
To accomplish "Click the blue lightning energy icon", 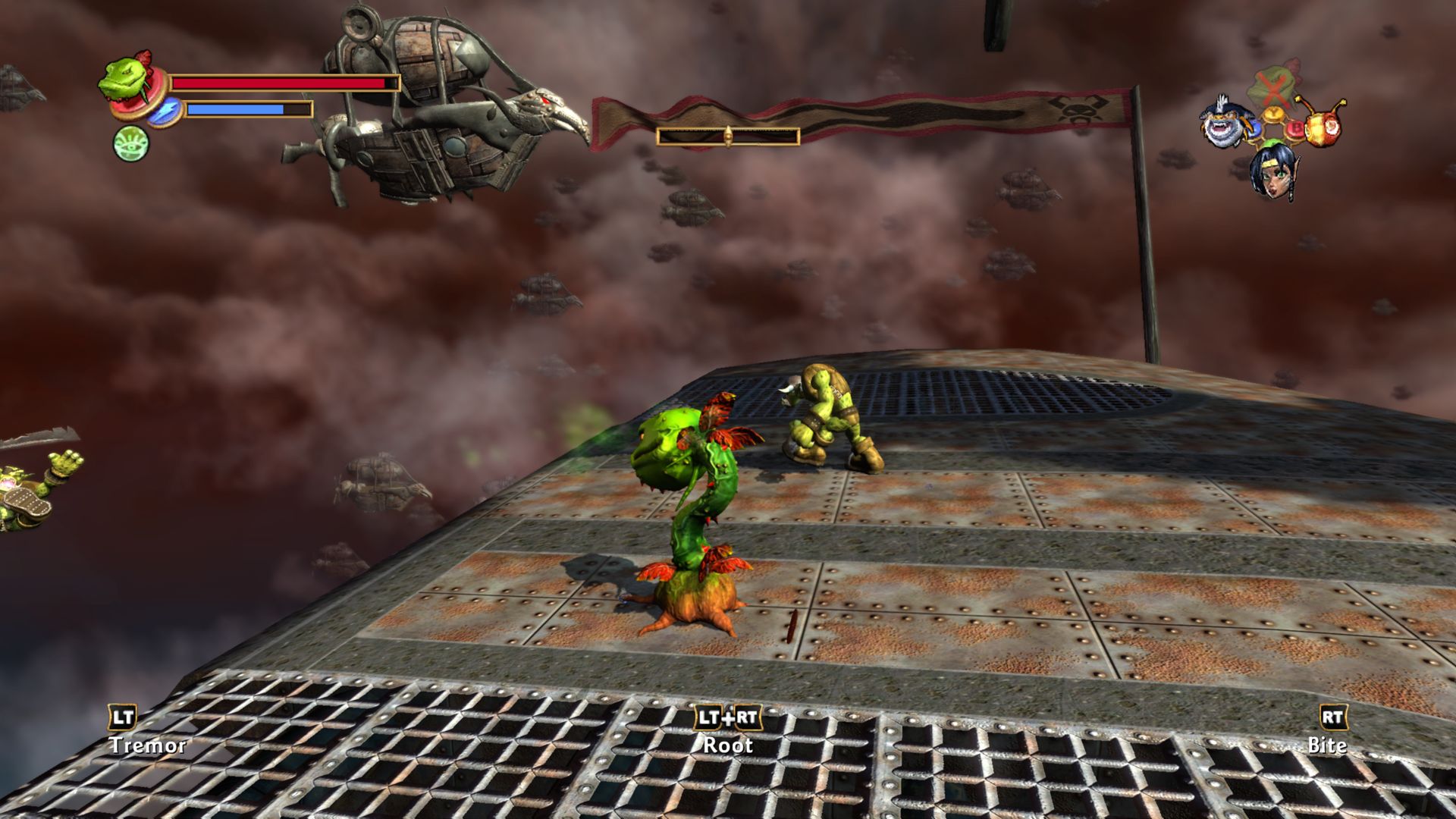I will [x=164, y=111].
